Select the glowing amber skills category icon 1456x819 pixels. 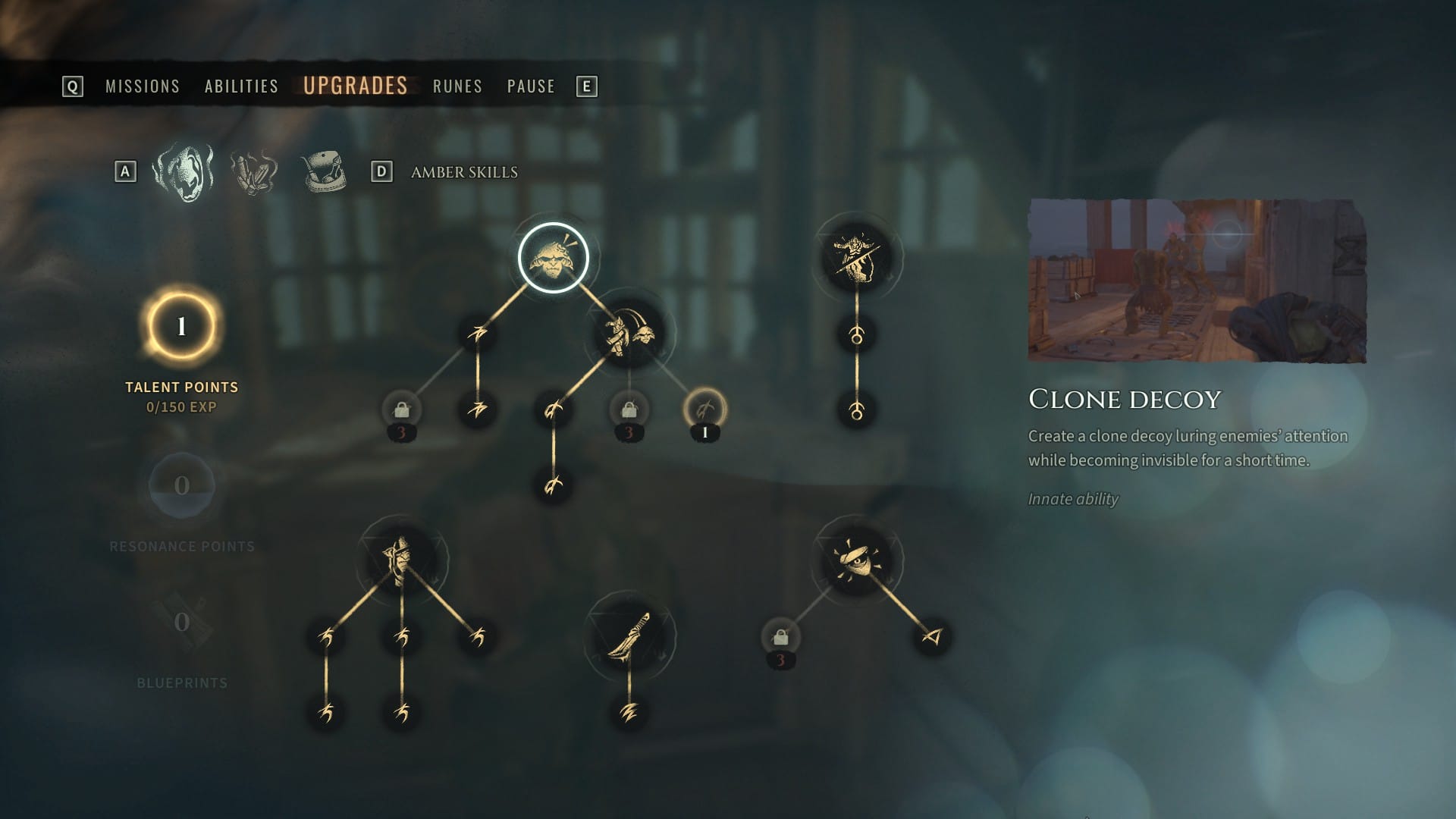(x=183, y=172)
